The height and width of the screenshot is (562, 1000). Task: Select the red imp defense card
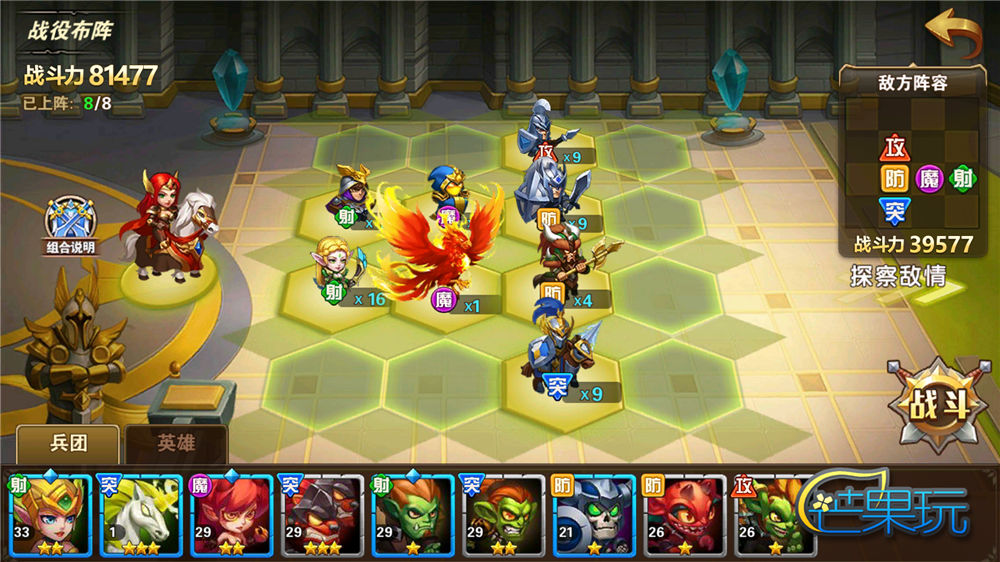[684, 514]
